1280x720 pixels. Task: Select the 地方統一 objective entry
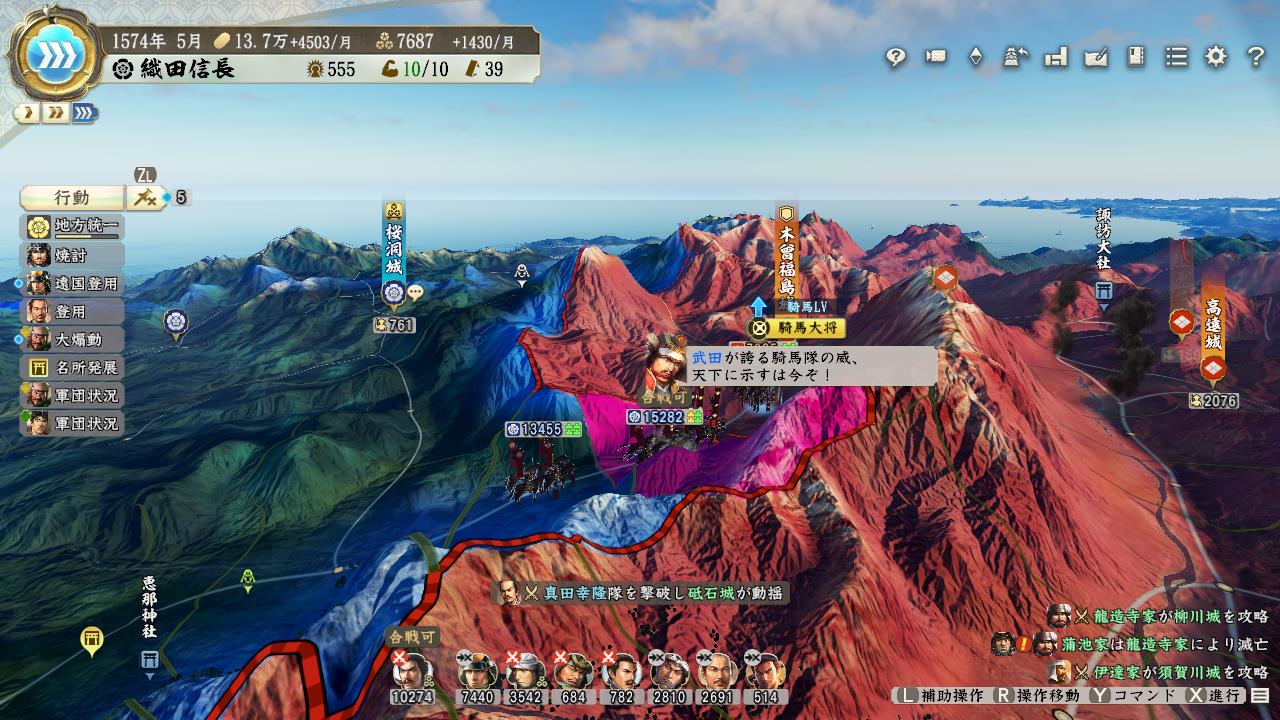(72, 227)
